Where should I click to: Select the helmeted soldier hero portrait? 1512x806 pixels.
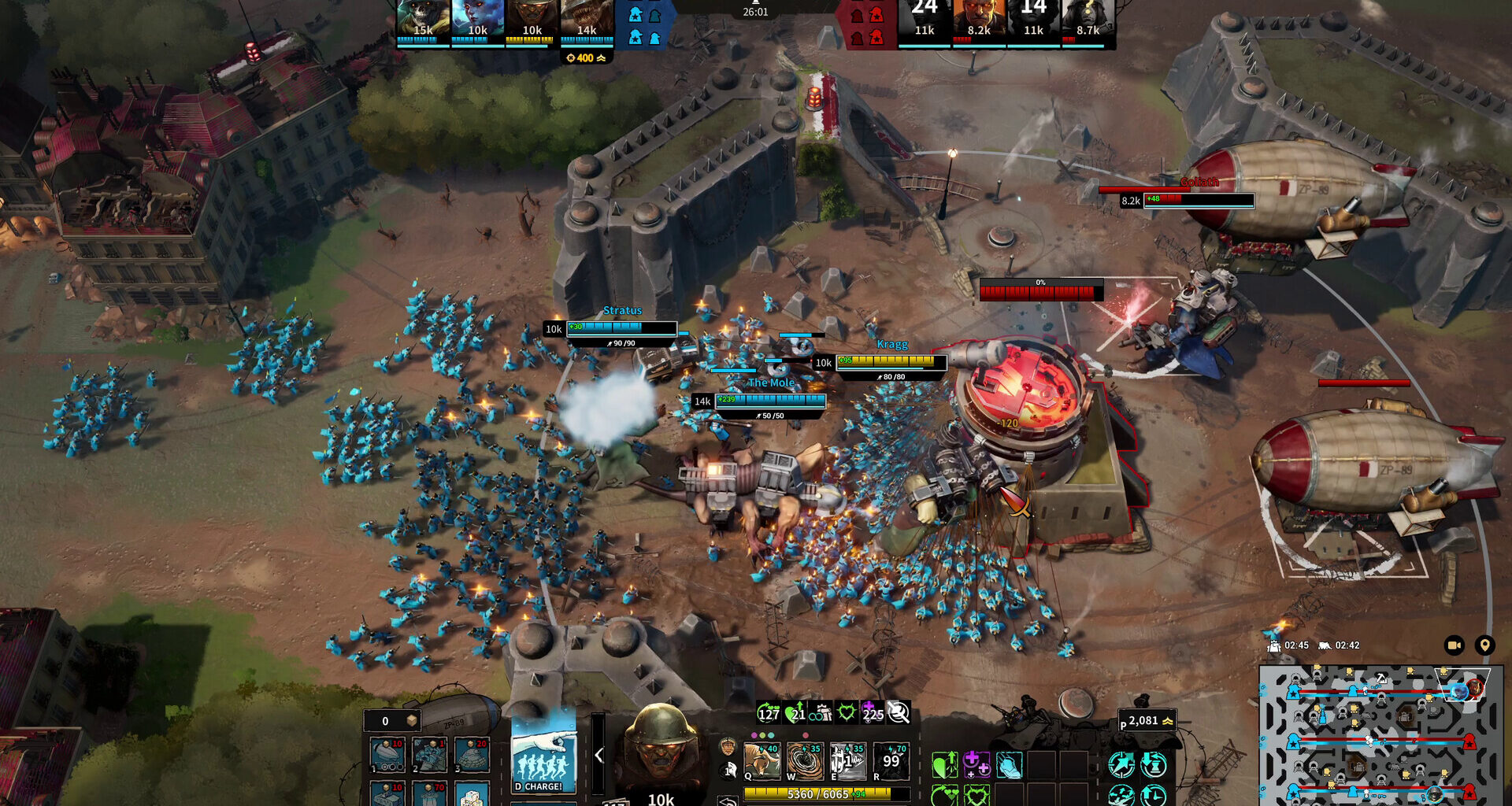tap(660, 748)
